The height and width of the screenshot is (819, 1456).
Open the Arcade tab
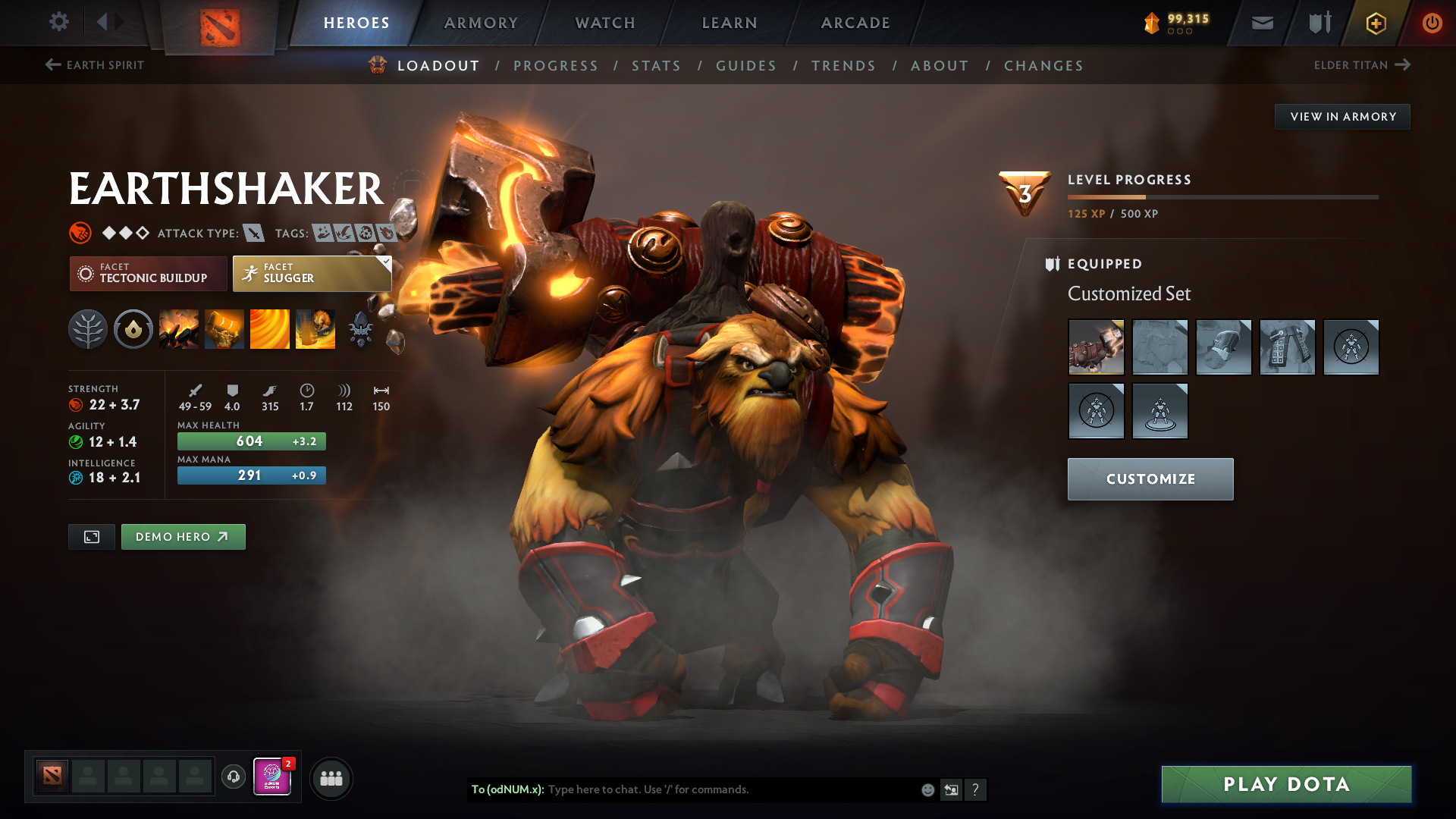(x=855, y=23)
